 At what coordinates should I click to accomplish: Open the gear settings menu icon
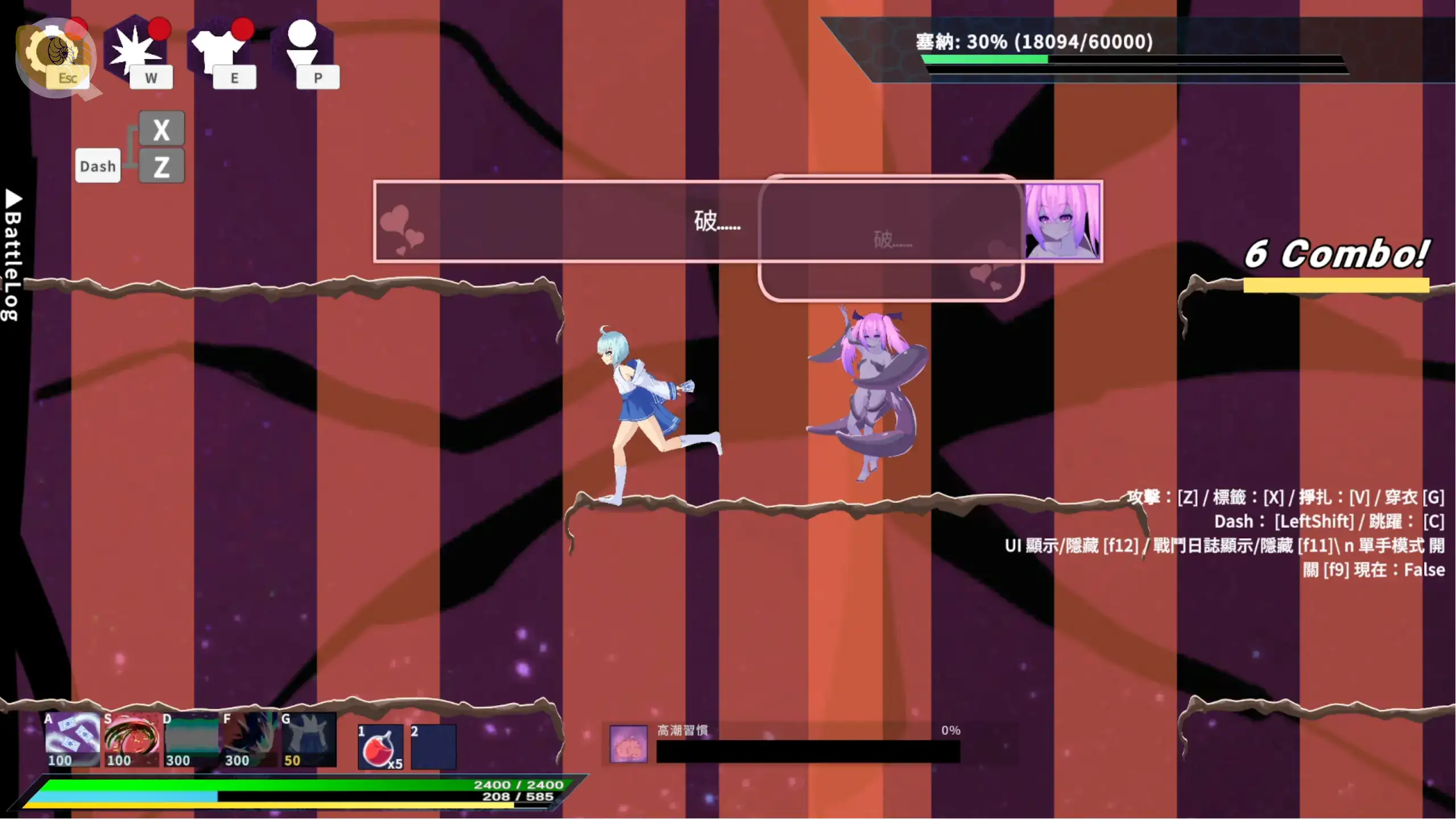tap(55, 54)
